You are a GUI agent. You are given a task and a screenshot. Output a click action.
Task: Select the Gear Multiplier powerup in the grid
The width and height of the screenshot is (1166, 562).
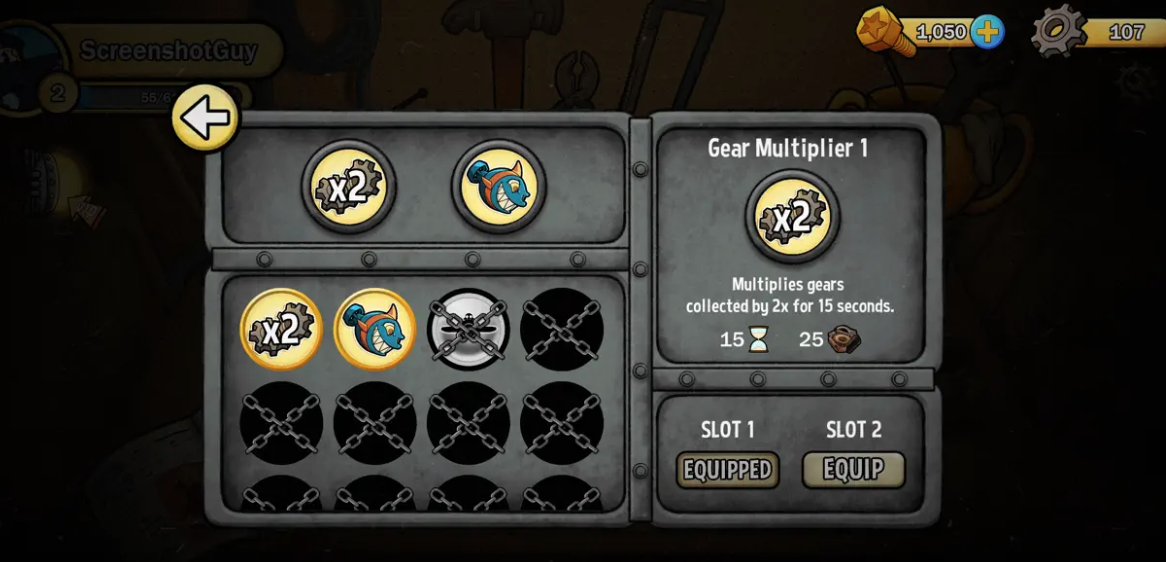[x=281, y=329]
